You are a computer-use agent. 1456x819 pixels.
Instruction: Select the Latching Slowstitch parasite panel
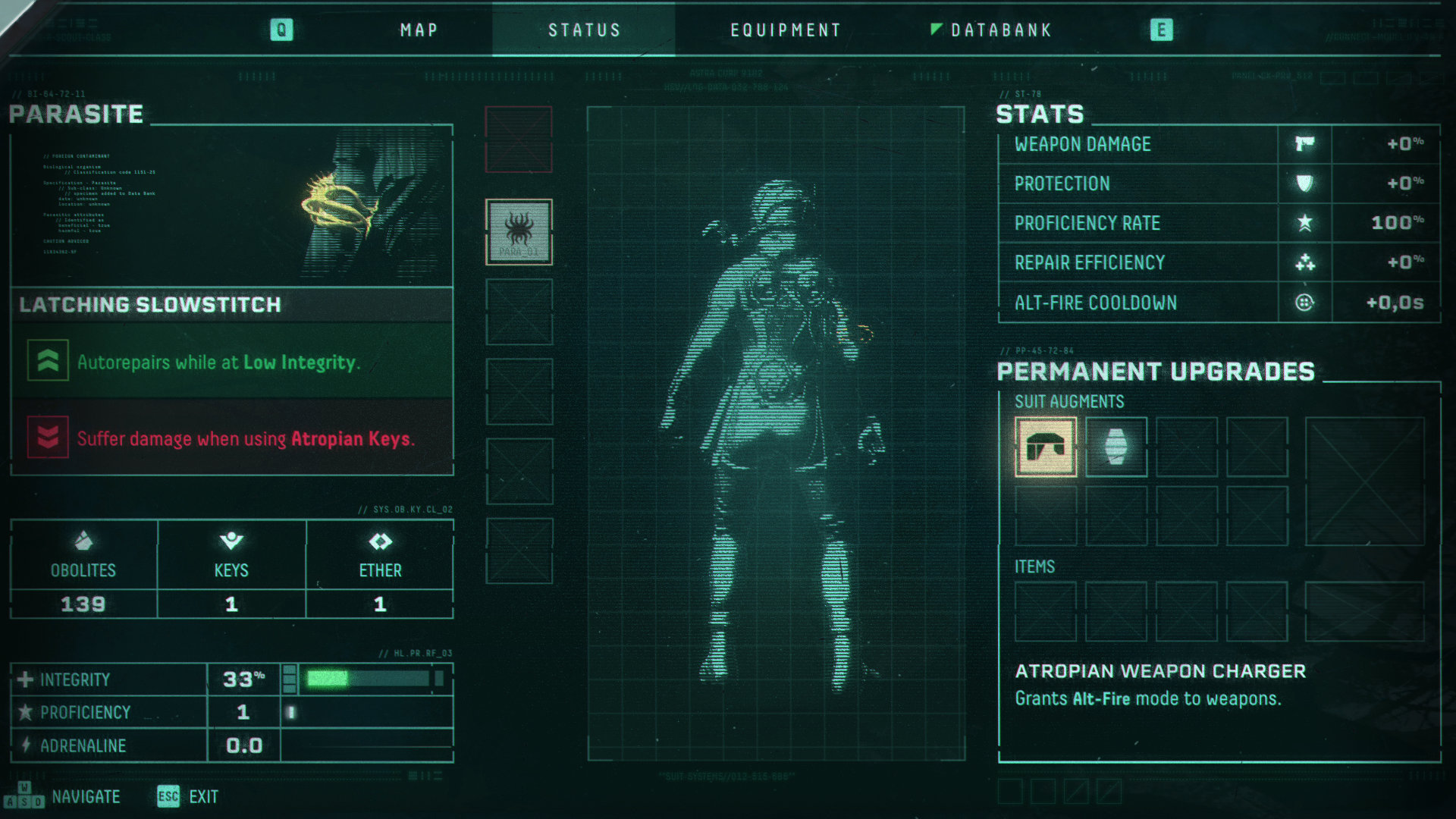[x=232, y=305]
